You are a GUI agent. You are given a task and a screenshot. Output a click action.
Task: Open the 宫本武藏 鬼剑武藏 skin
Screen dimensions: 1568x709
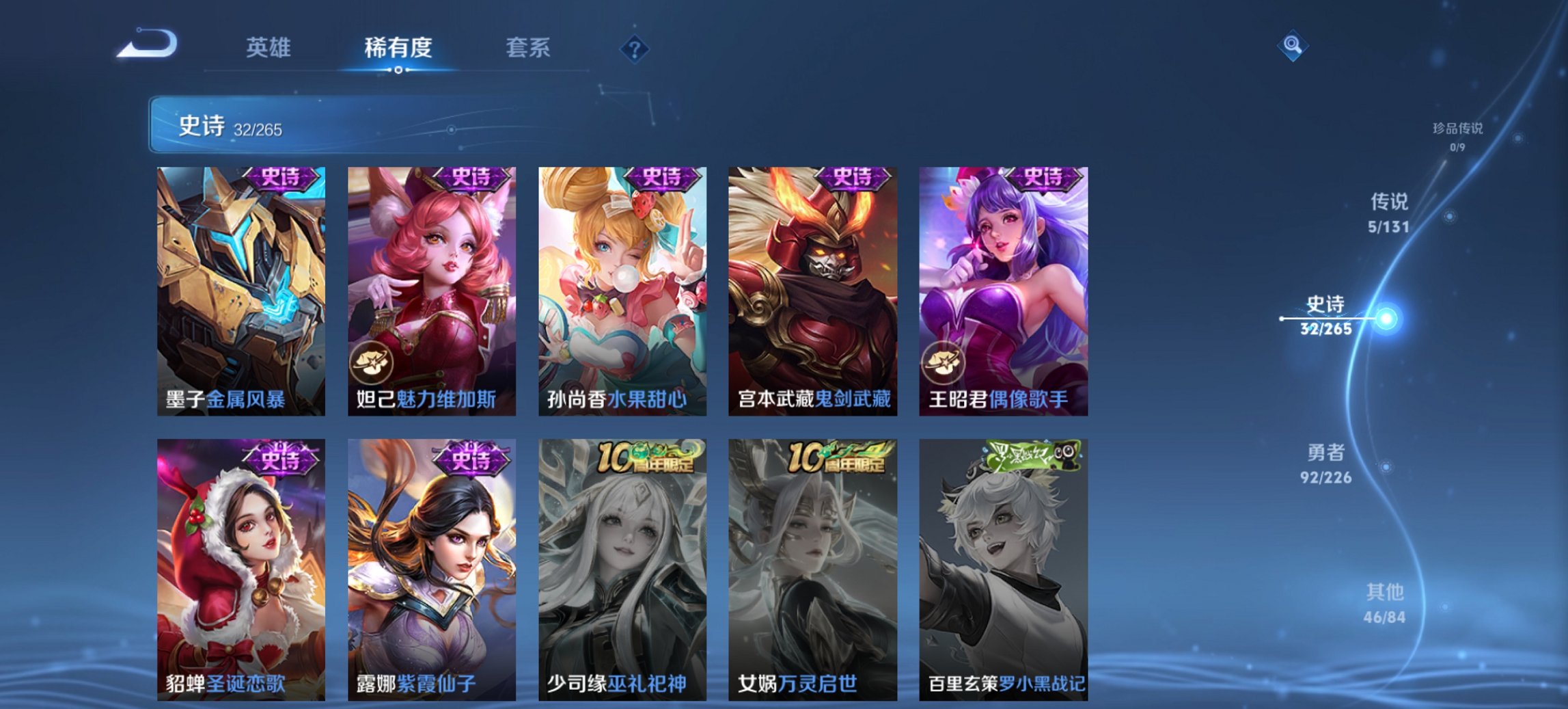click(810, 287)
